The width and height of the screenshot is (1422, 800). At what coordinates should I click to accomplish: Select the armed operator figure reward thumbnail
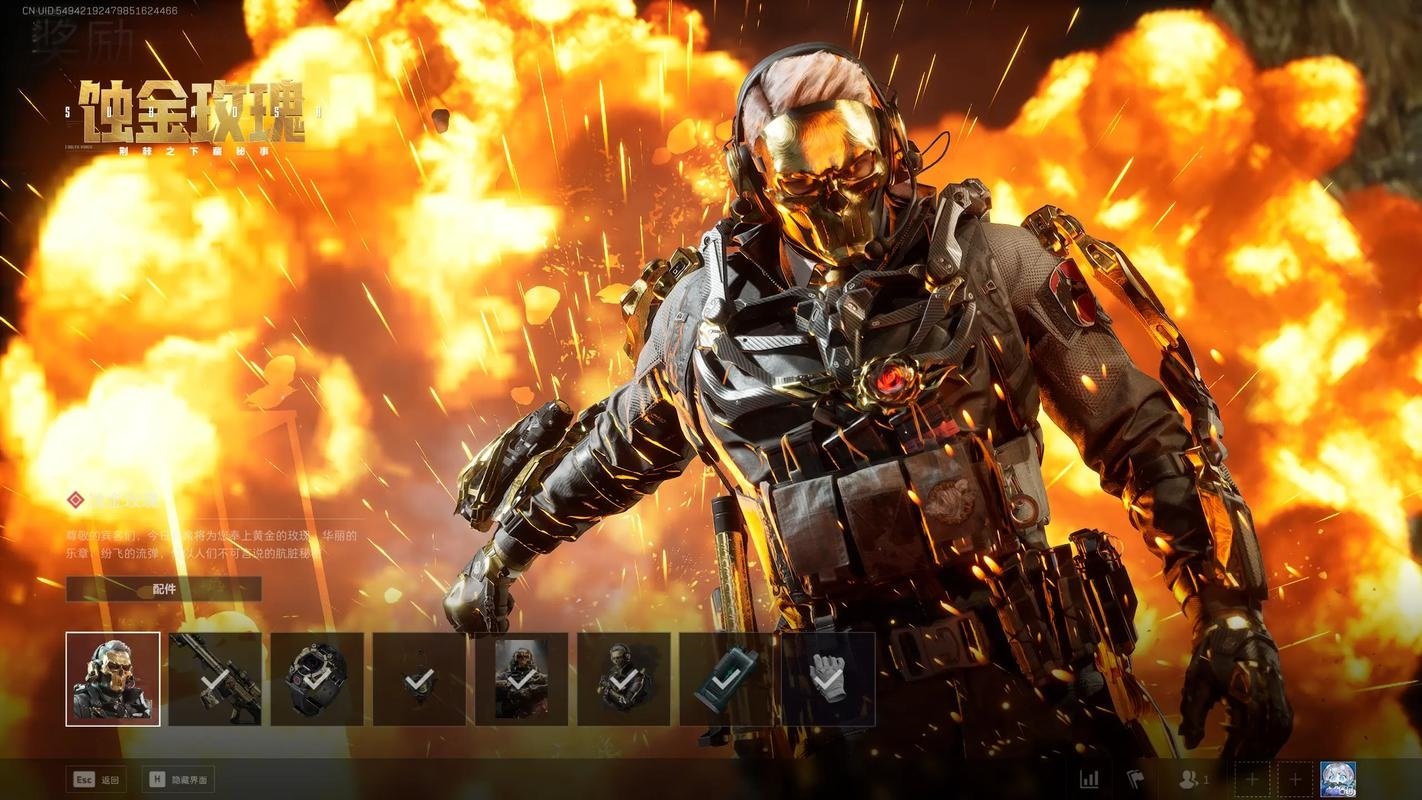623,679
